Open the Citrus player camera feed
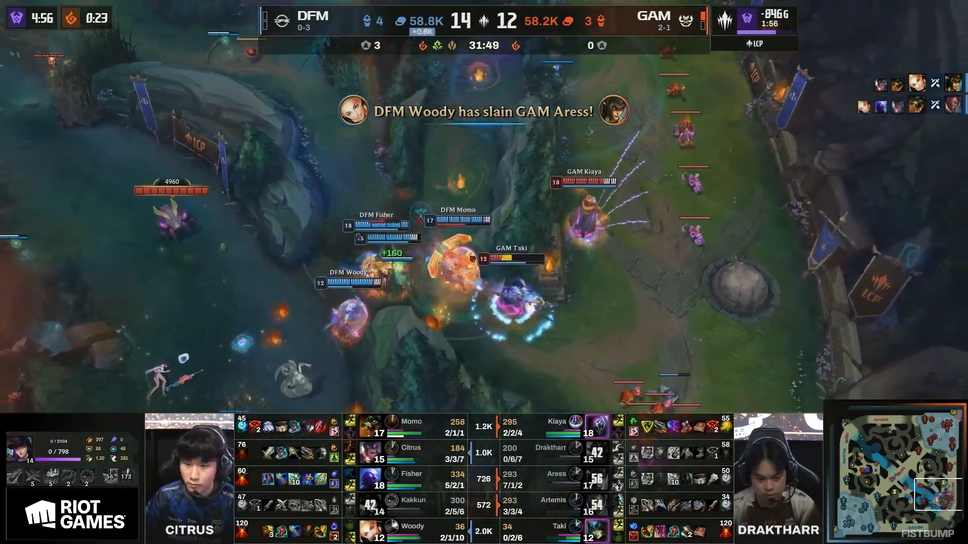Image resolution: width=968 pixels, height=544 pixels. point(189,470)
